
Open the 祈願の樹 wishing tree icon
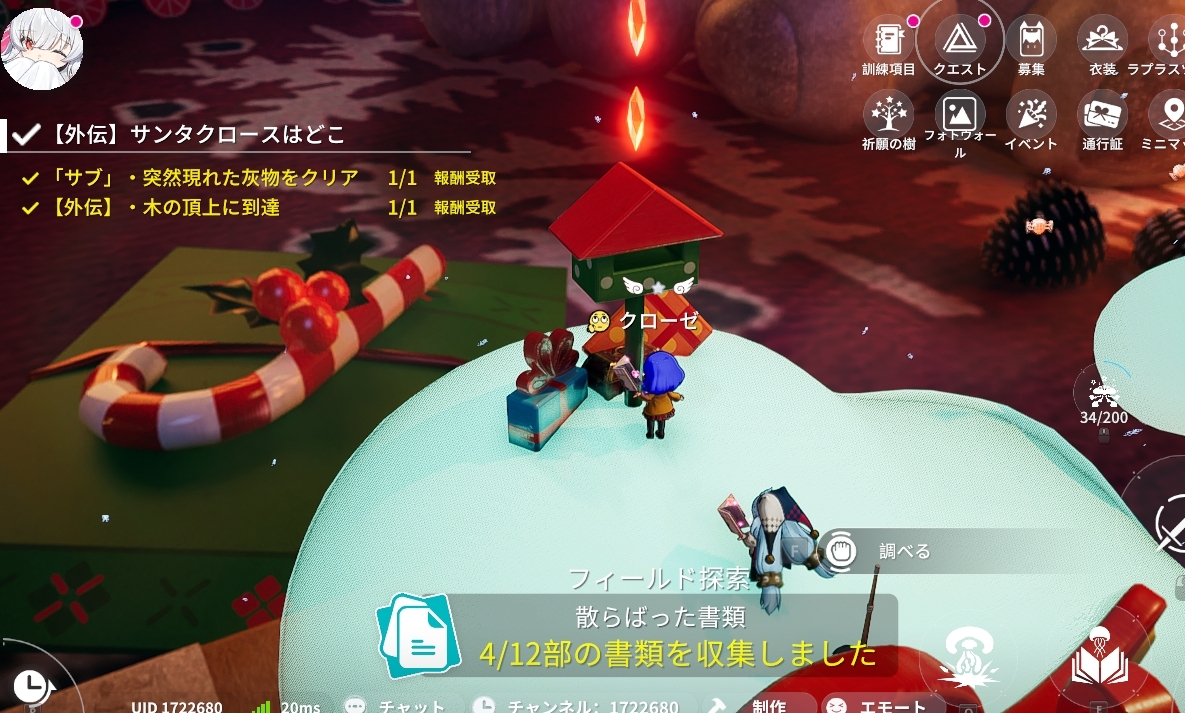pyautogui.click(x=888, y=113)
